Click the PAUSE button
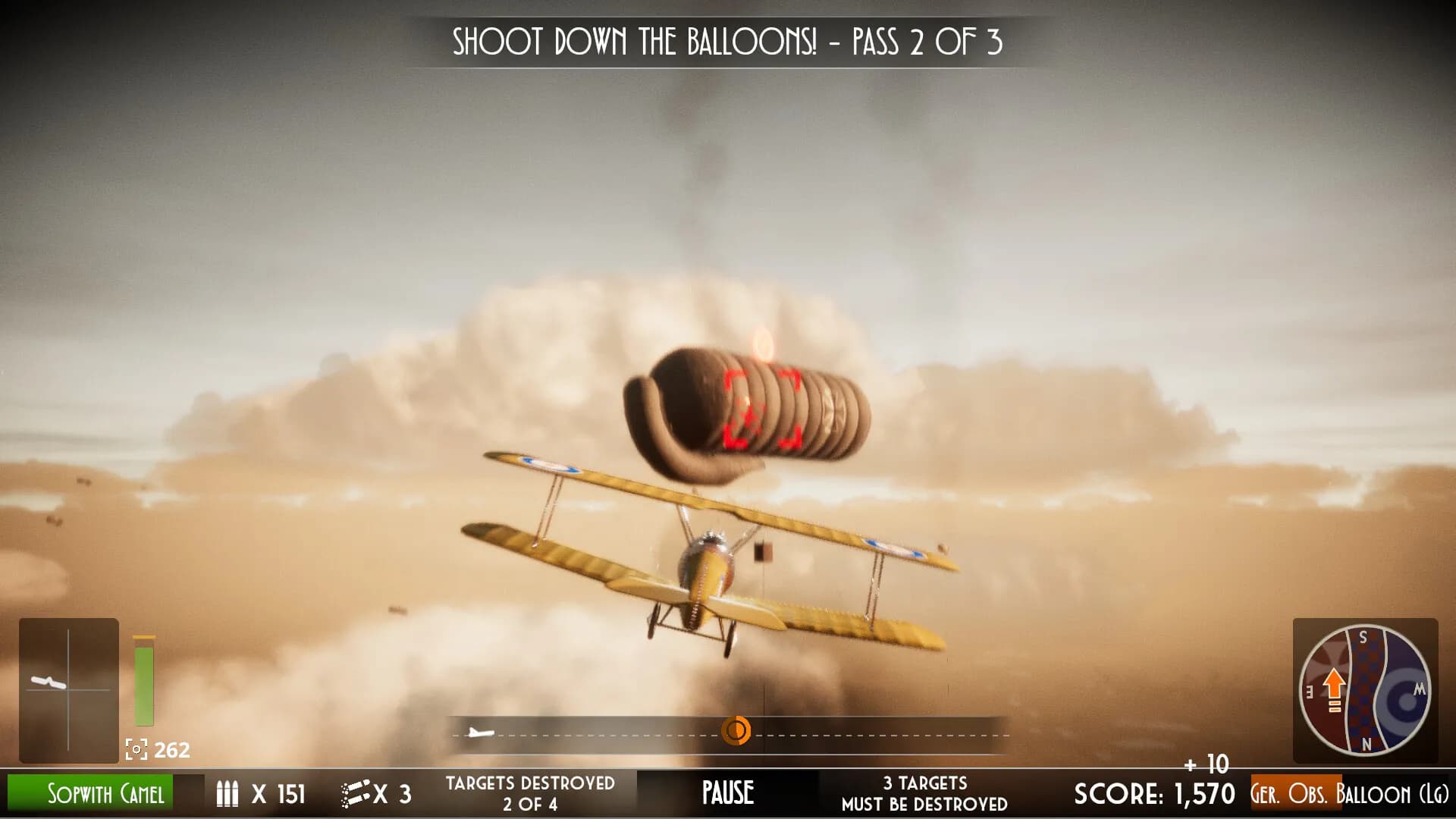 click(727, 793)
